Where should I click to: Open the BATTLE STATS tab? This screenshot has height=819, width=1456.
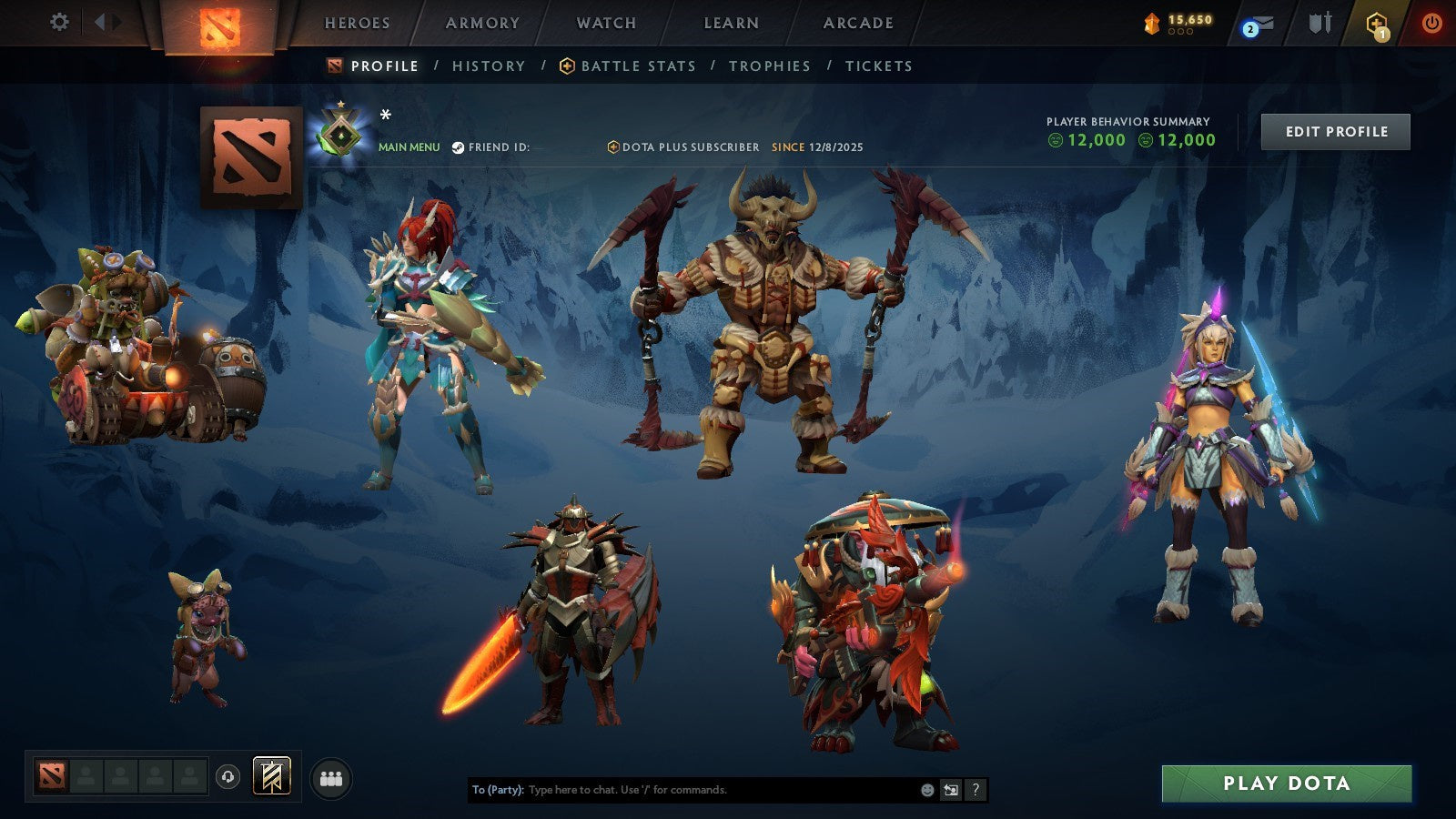coord(637,66)
